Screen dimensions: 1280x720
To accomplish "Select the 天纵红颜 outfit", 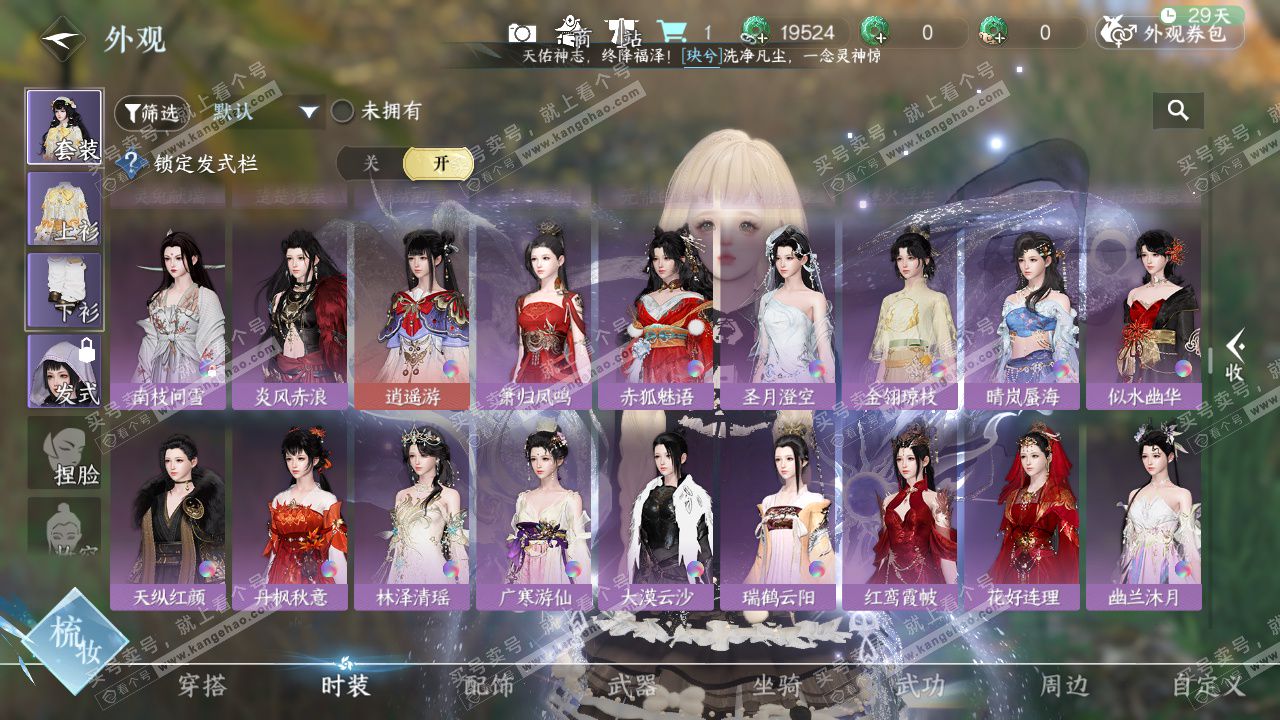I will (168, 515).
